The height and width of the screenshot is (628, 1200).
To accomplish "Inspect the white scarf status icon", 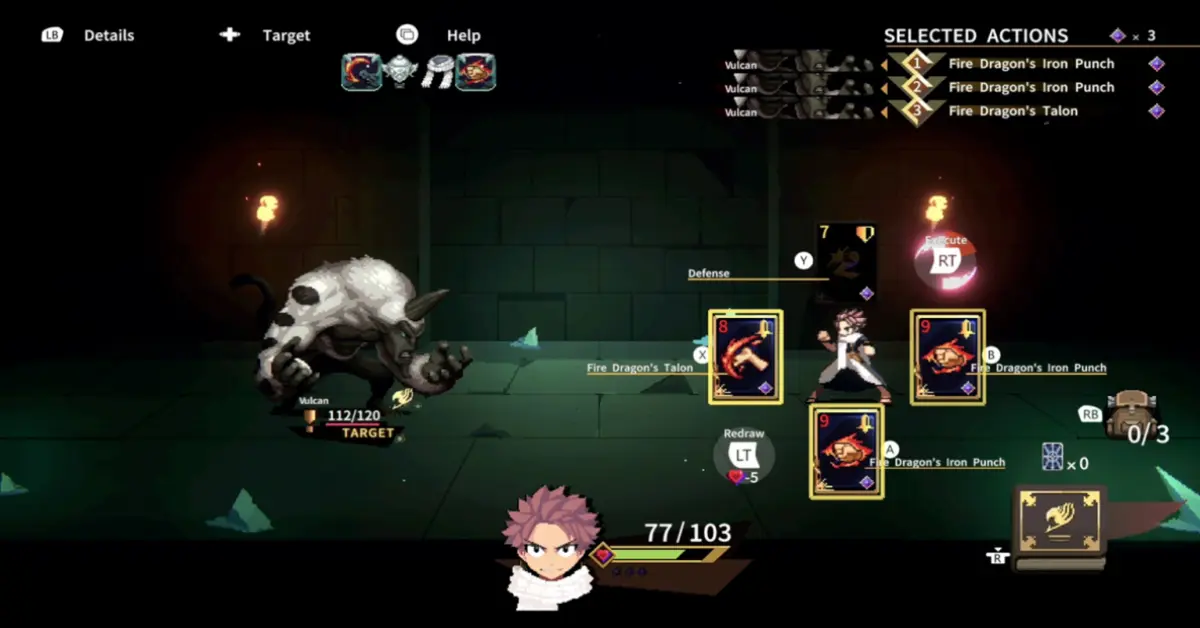I will point(437,72).
